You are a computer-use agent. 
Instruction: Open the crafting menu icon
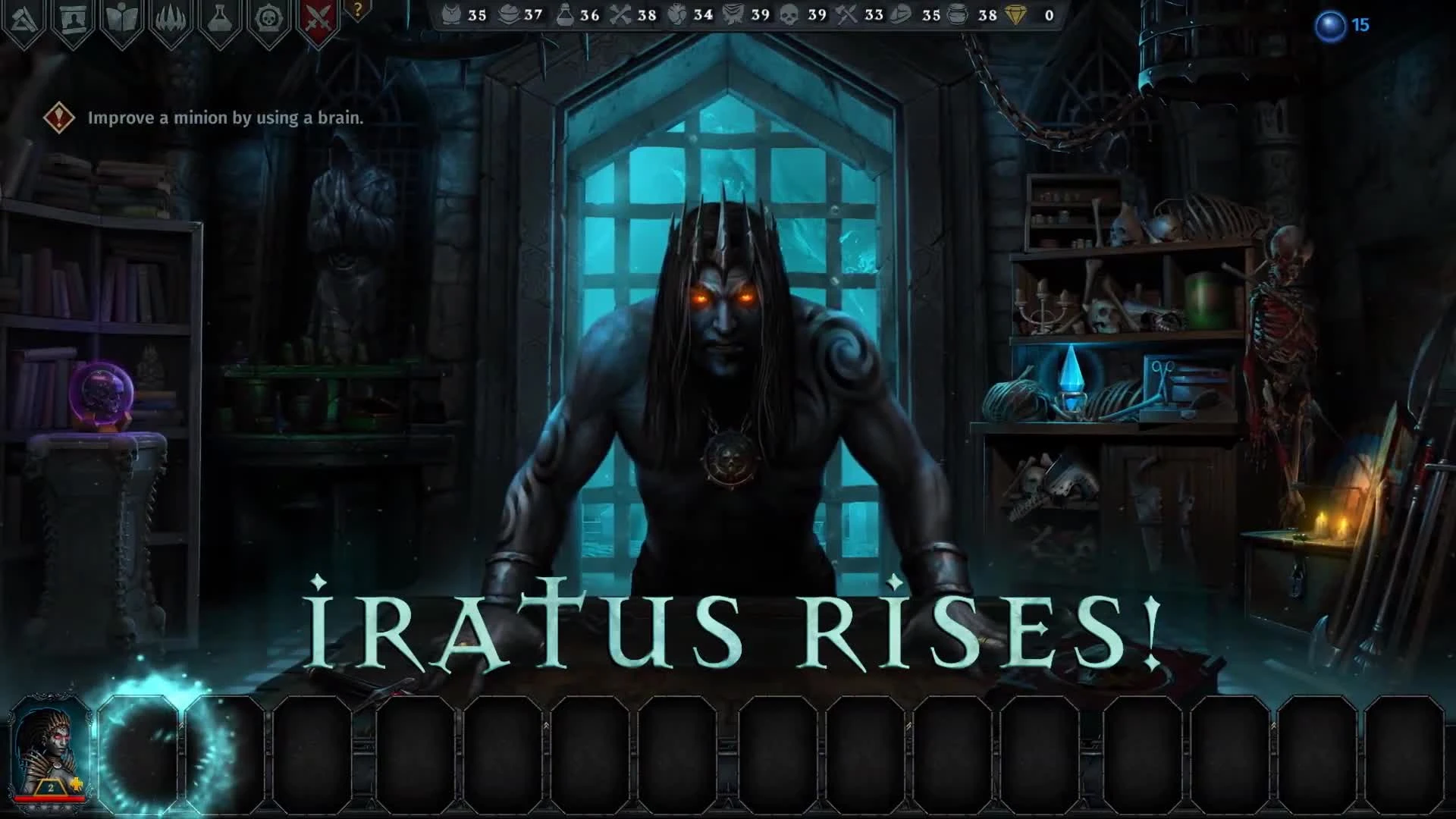point(23,15)
